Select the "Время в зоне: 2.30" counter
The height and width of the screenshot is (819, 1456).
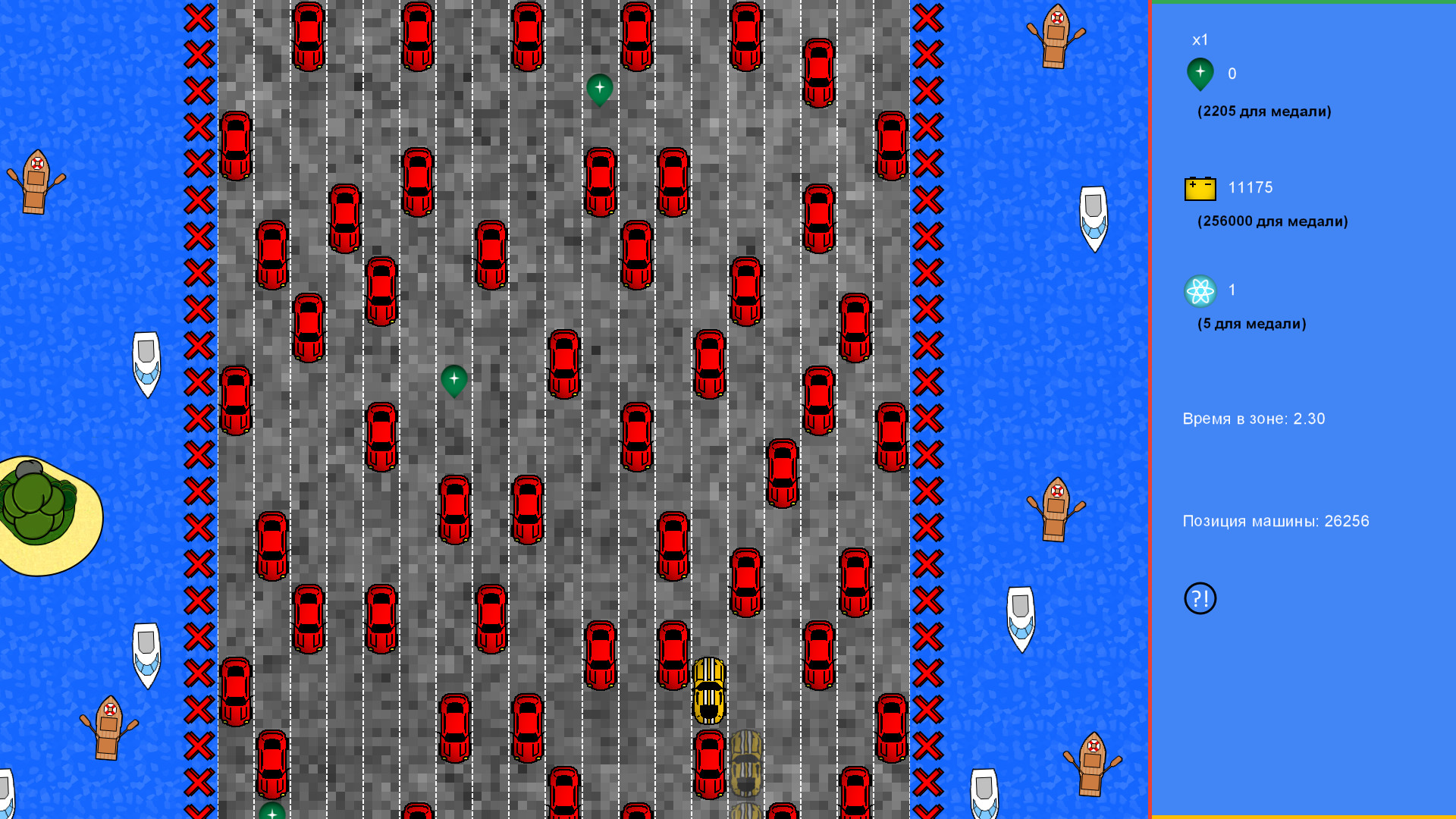1254,418
